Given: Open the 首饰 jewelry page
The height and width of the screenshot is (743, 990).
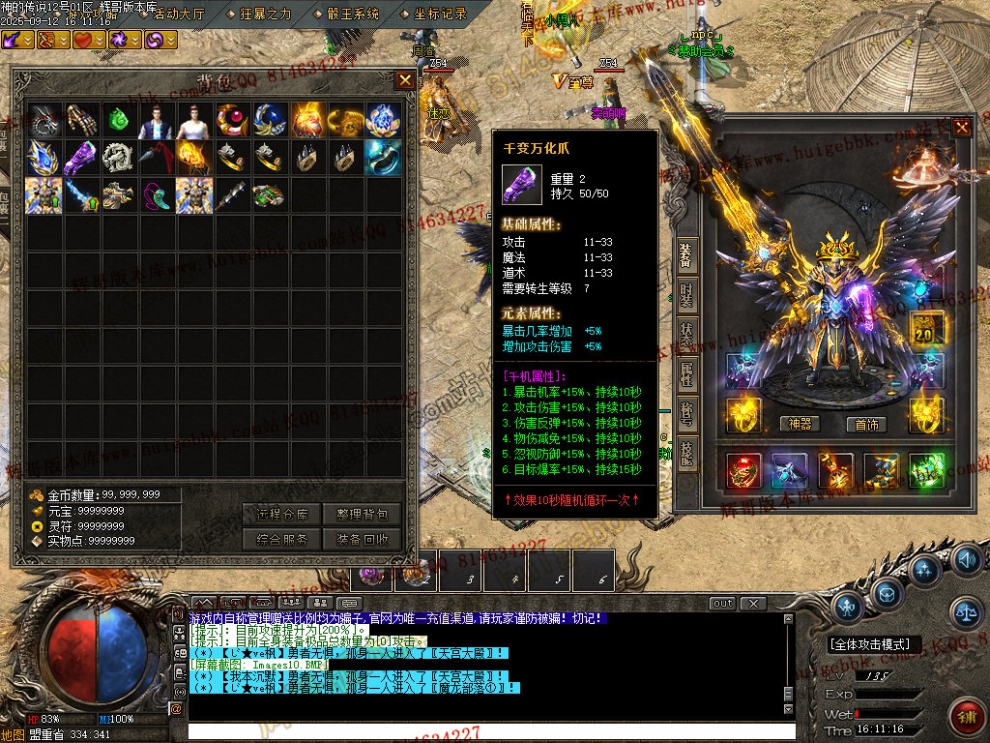Looking at the screenshot, I should [x=867, y=423].
